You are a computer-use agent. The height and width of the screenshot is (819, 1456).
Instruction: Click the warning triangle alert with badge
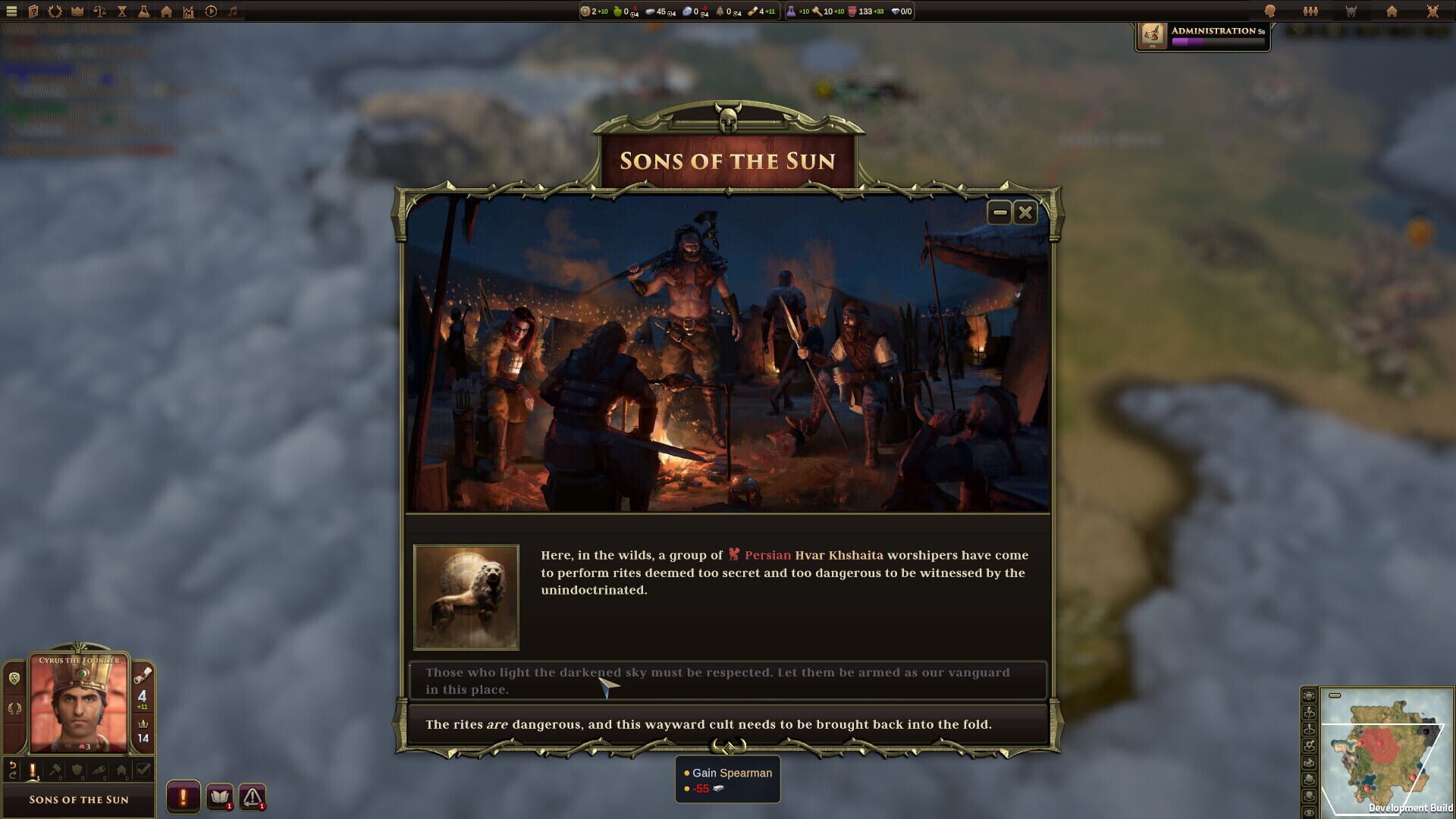pyautogui.click(x=254, y=797)
